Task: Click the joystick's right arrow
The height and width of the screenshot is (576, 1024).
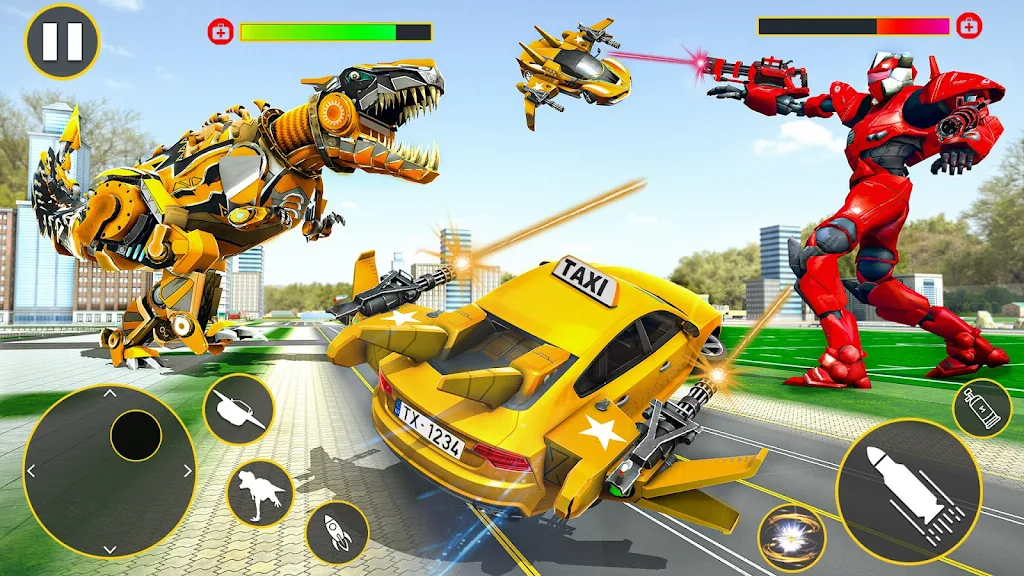Action: click(186, 471)
